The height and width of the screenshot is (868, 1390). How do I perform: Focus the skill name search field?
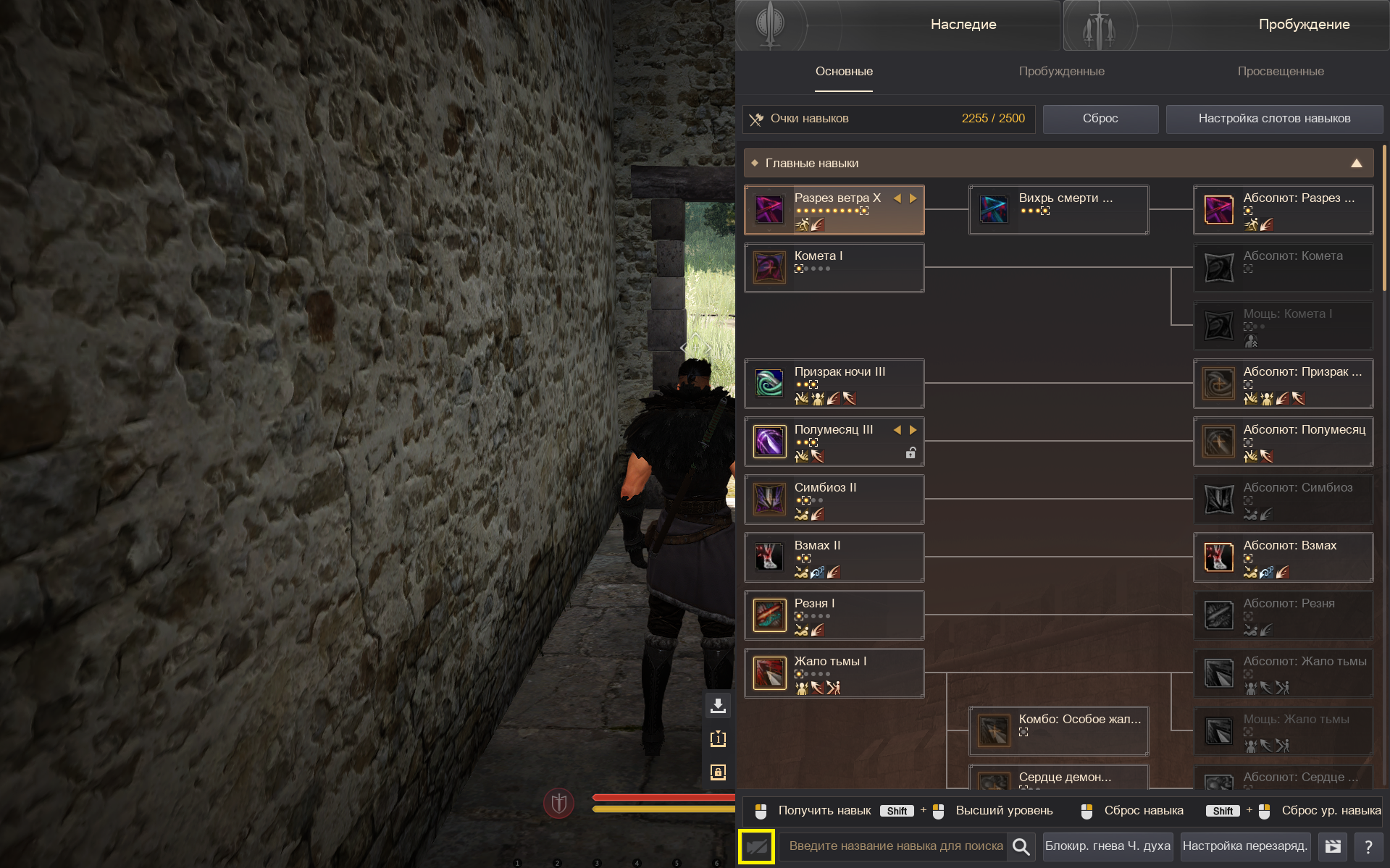[x=895, y=846]
